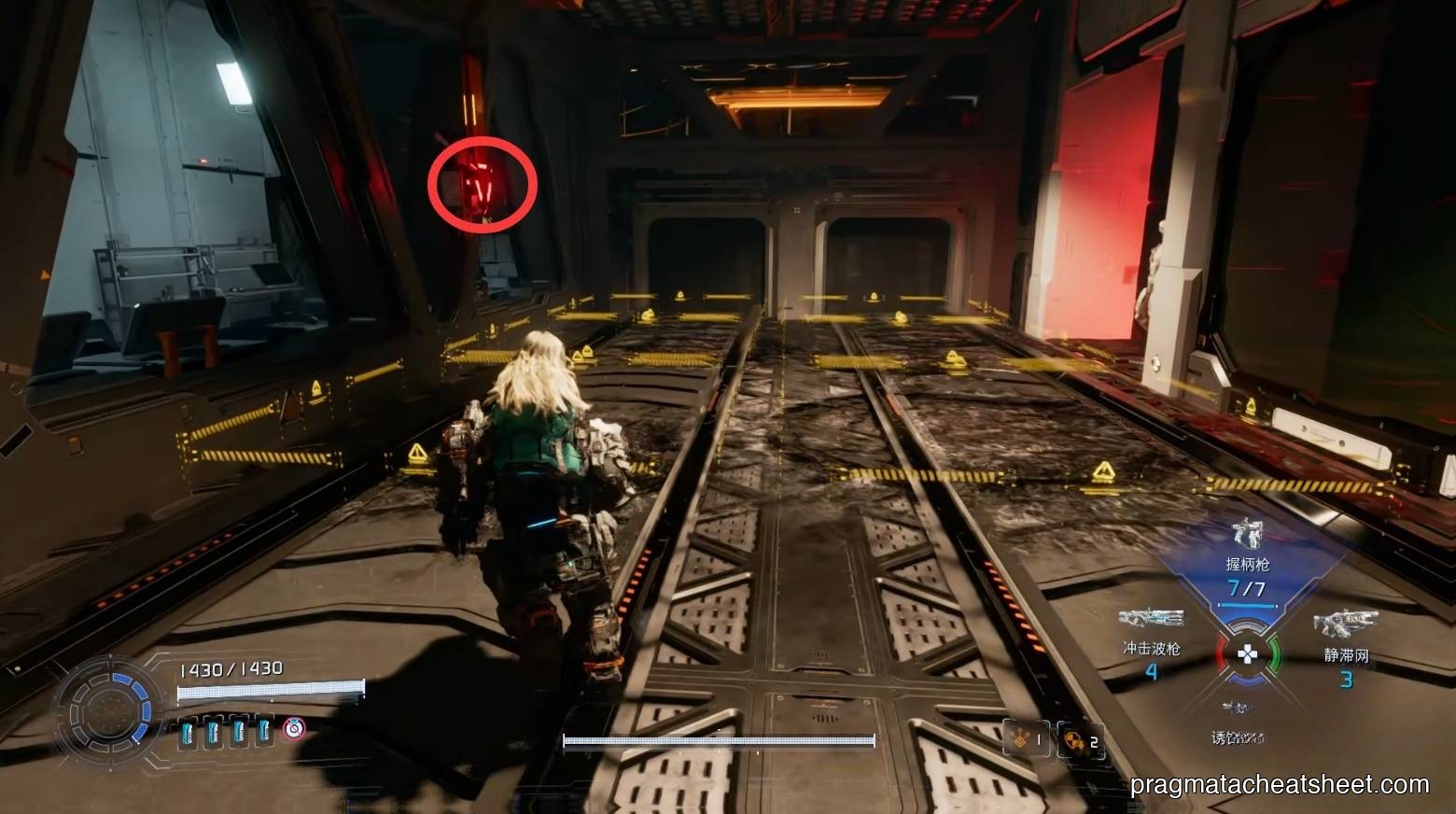The image size is (1456, 814).
Task: Activate the item slot numbered 2
Action: [1080, 740]
